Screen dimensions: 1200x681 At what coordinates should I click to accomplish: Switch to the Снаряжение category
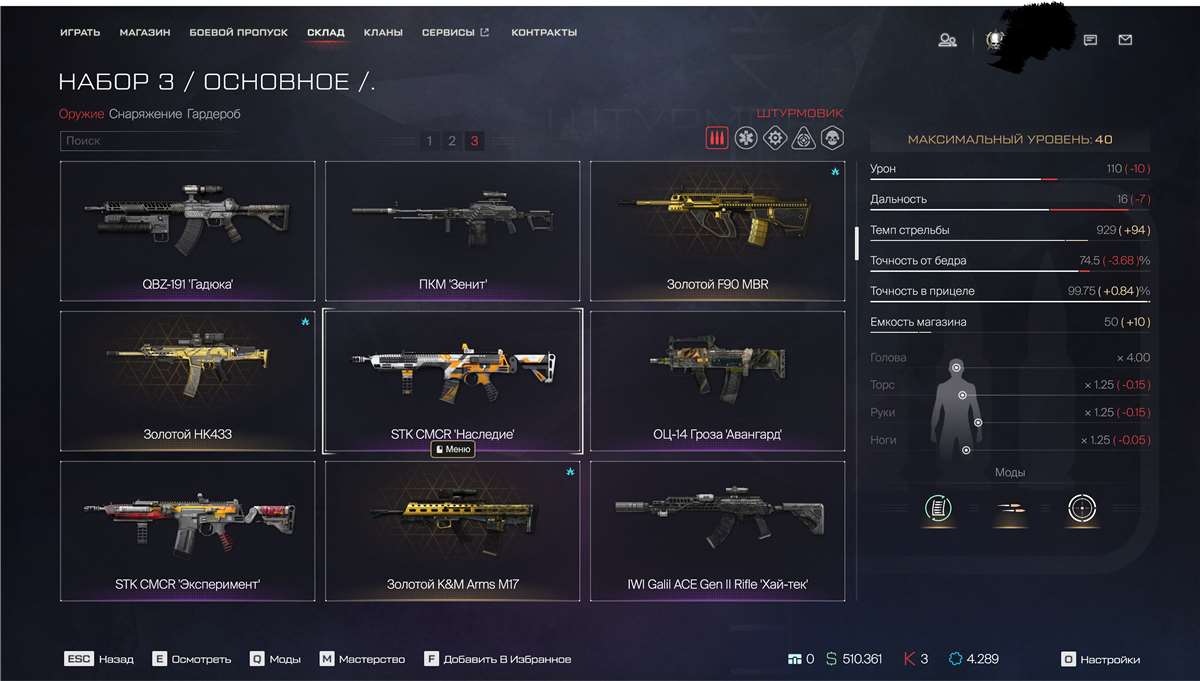pos(145,114)
